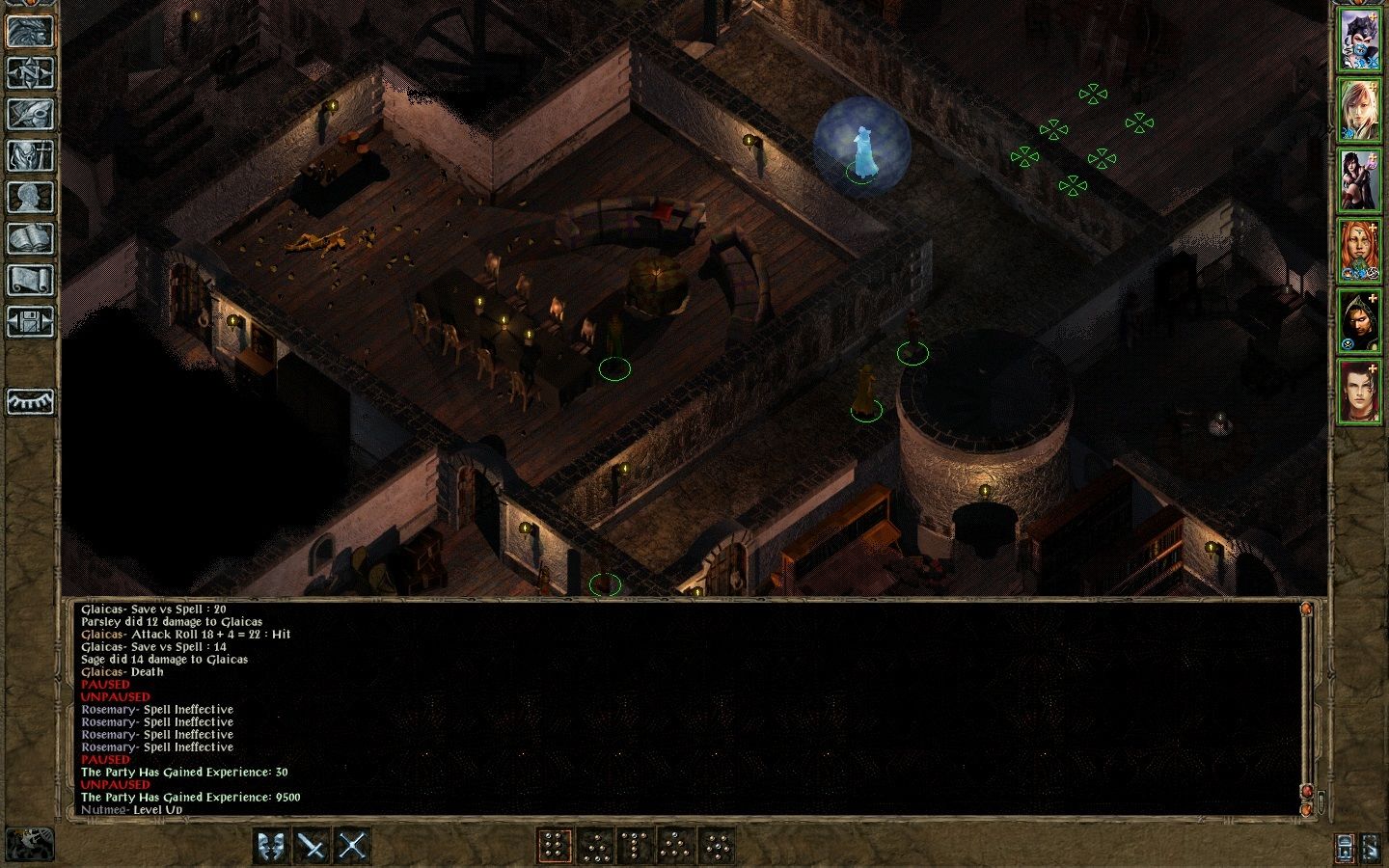1389x868 pixels.
Task: Select the dark-haired woman portrait
Action: [1358, 181]
